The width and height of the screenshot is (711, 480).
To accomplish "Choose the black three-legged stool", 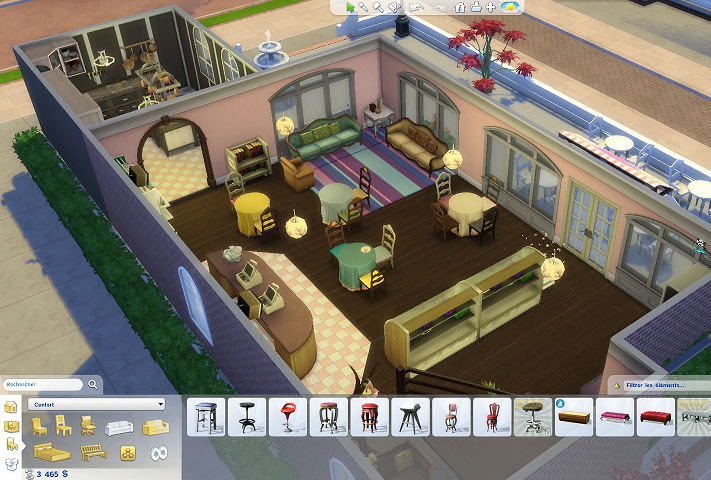I will point(409,417).
